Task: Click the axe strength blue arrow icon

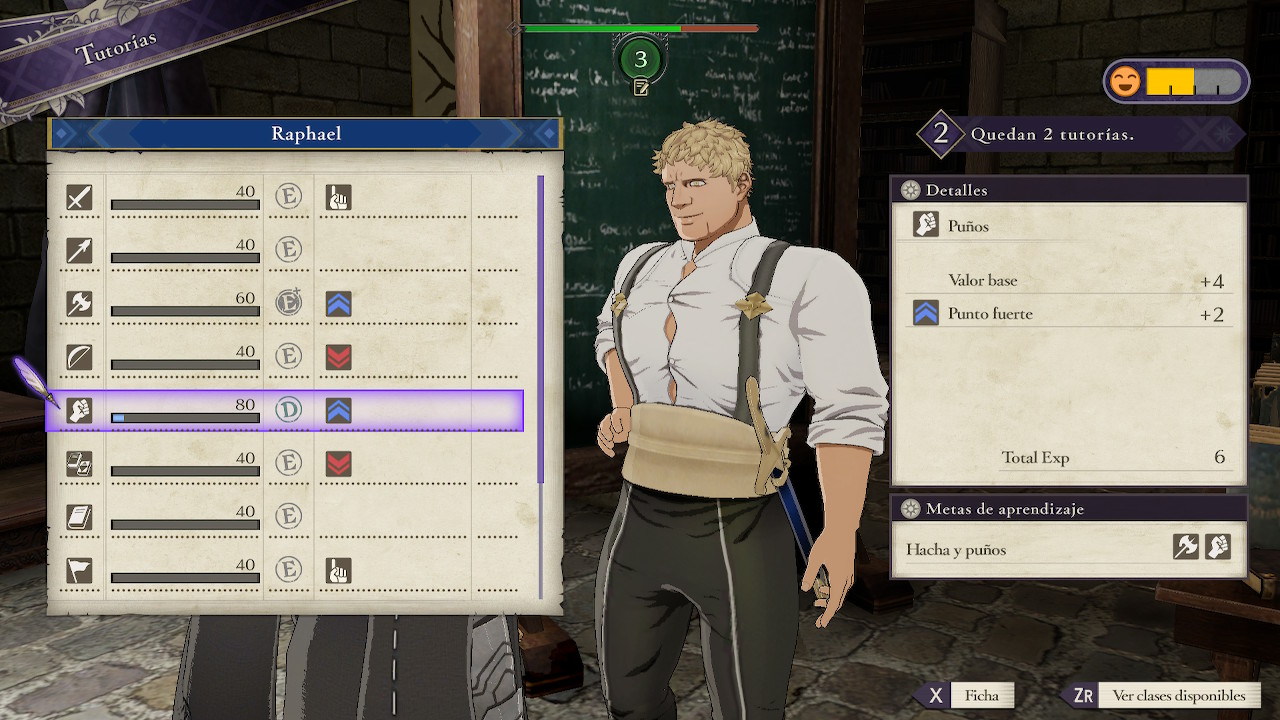Action: [338, 304]
